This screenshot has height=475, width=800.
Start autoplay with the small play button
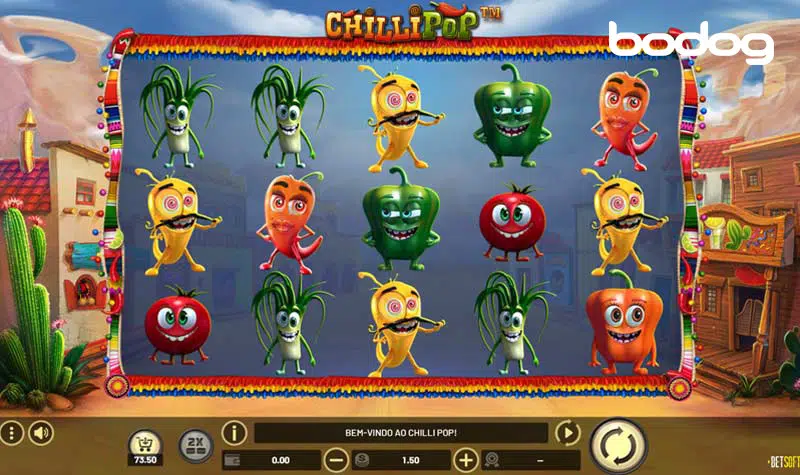567,433
